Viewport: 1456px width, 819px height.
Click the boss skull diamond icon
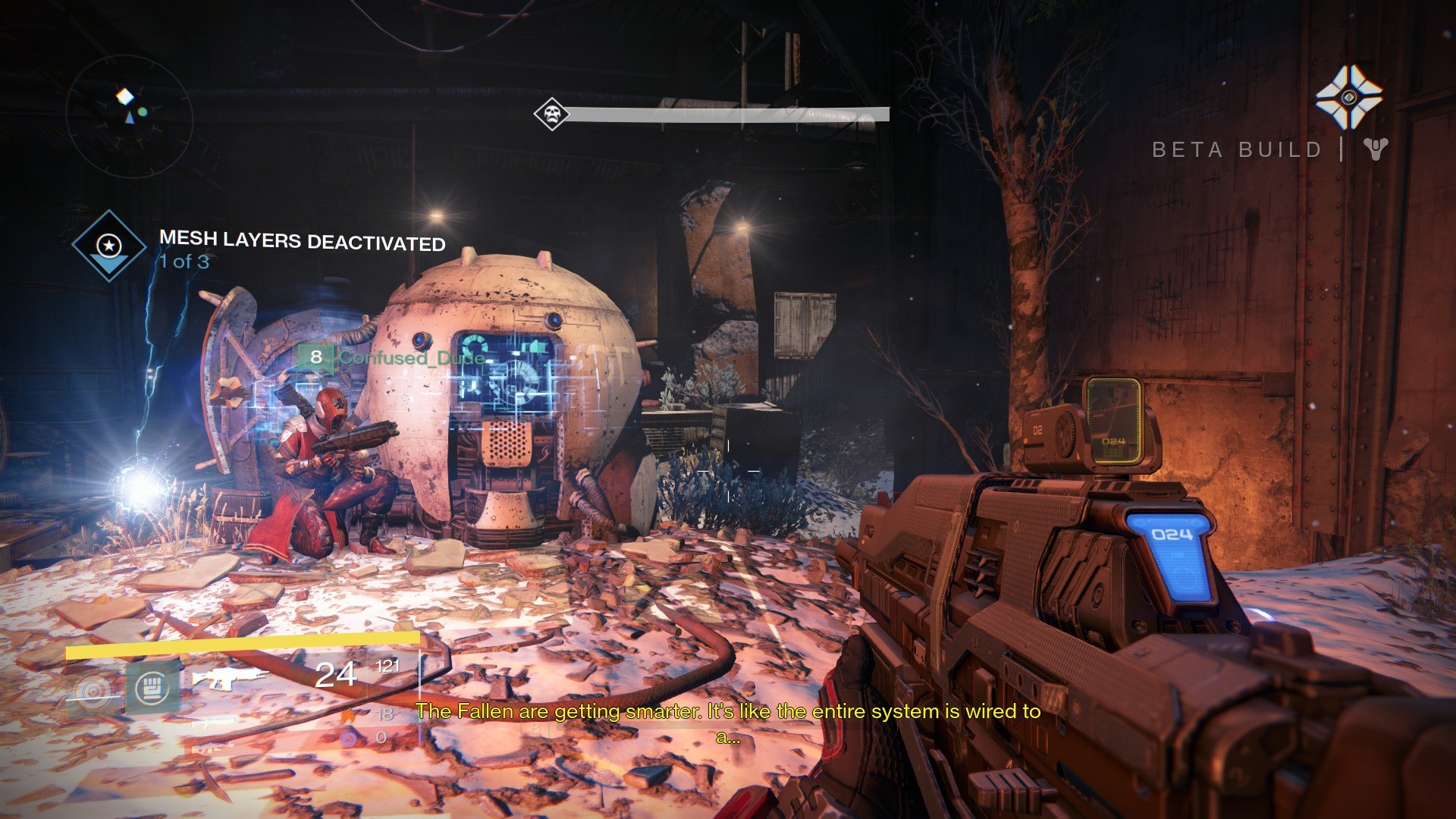[x=551, y=115]
